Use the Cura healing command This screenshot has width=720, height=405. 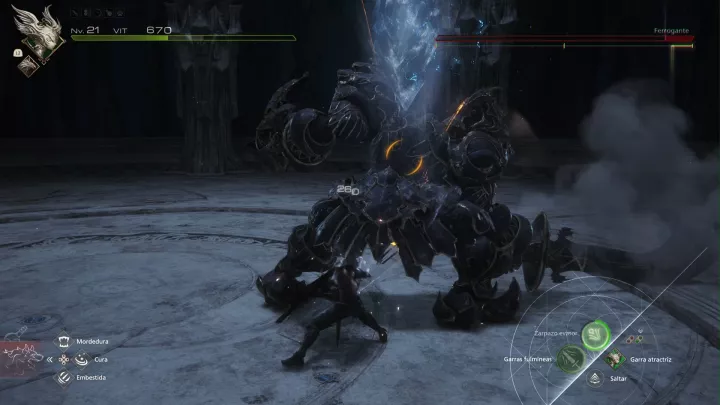click(66, 359)
